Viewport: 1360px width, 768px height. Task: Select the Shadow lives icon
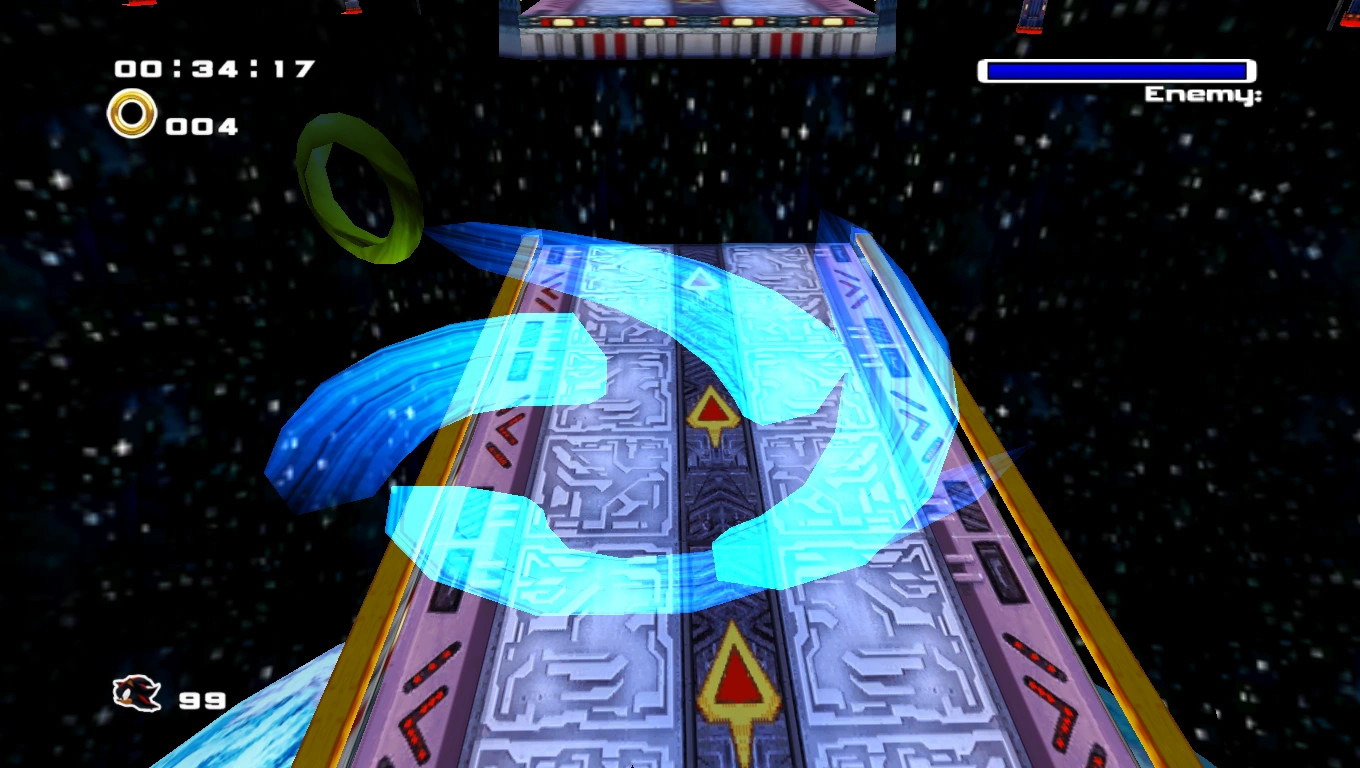click(x=137, y=694)
